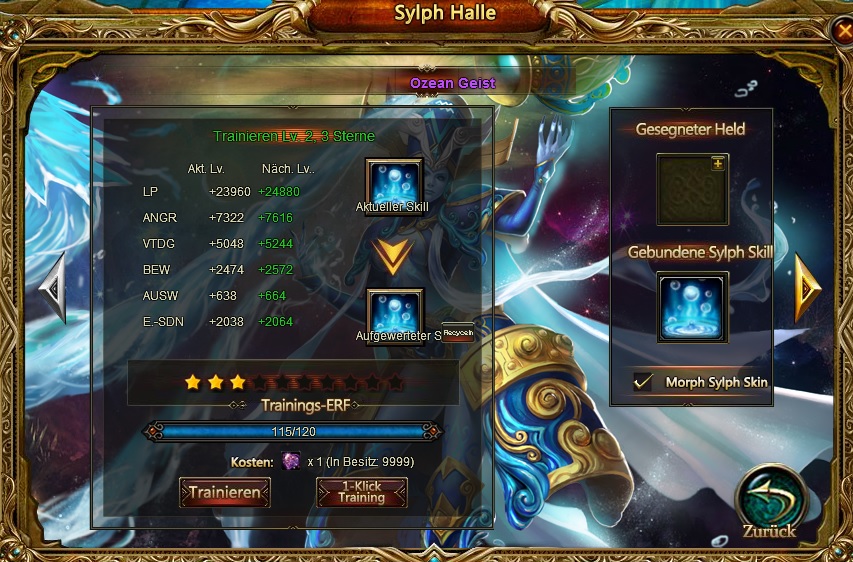This screenshot has height=562, width=853.
Task: Click the purple training cost item icon
Action: pyautogui.click(x=290, y=461)
